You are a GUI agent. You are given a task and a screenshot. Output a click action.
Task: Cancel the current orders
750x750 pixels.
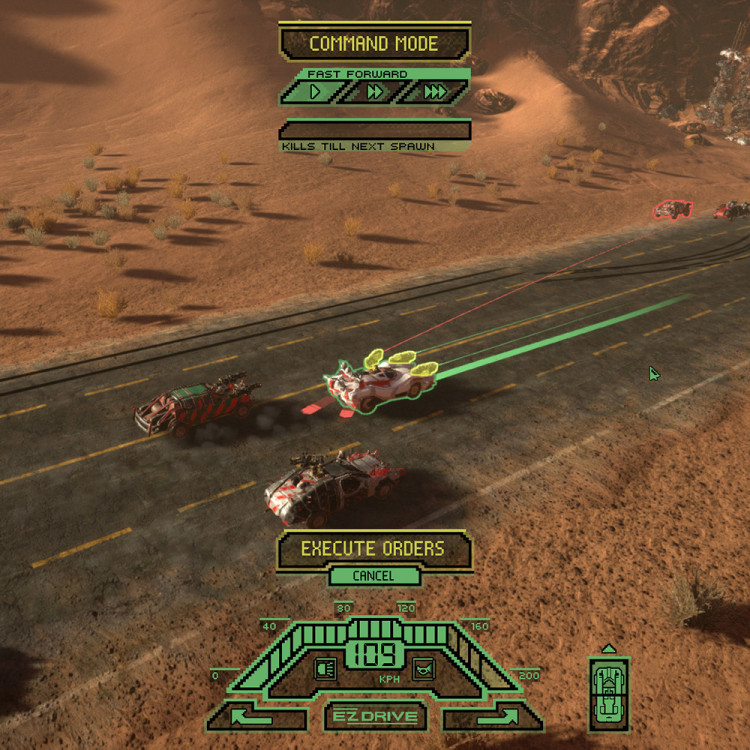373,576
